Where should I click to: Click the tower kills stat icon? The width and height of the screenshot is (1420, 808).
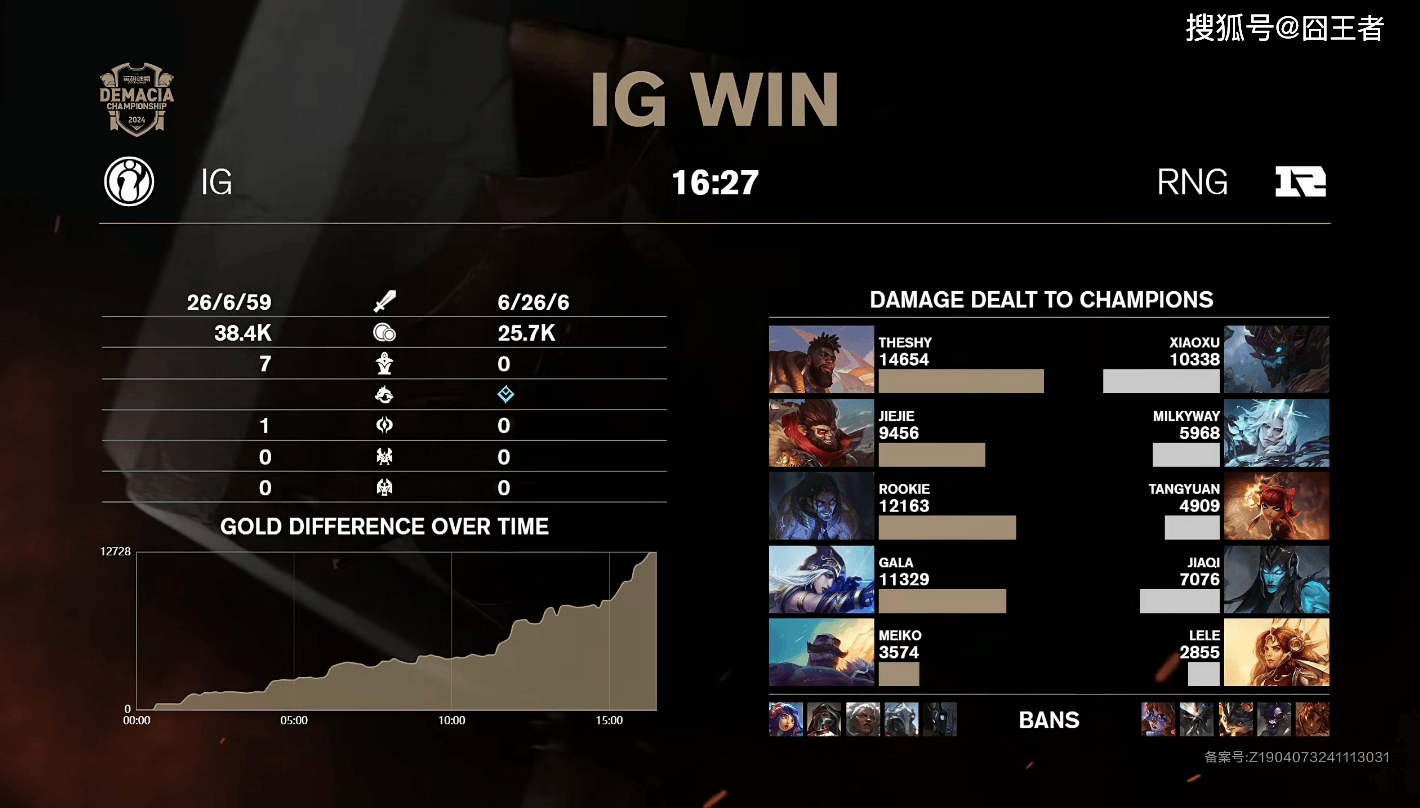click(384, 364)
